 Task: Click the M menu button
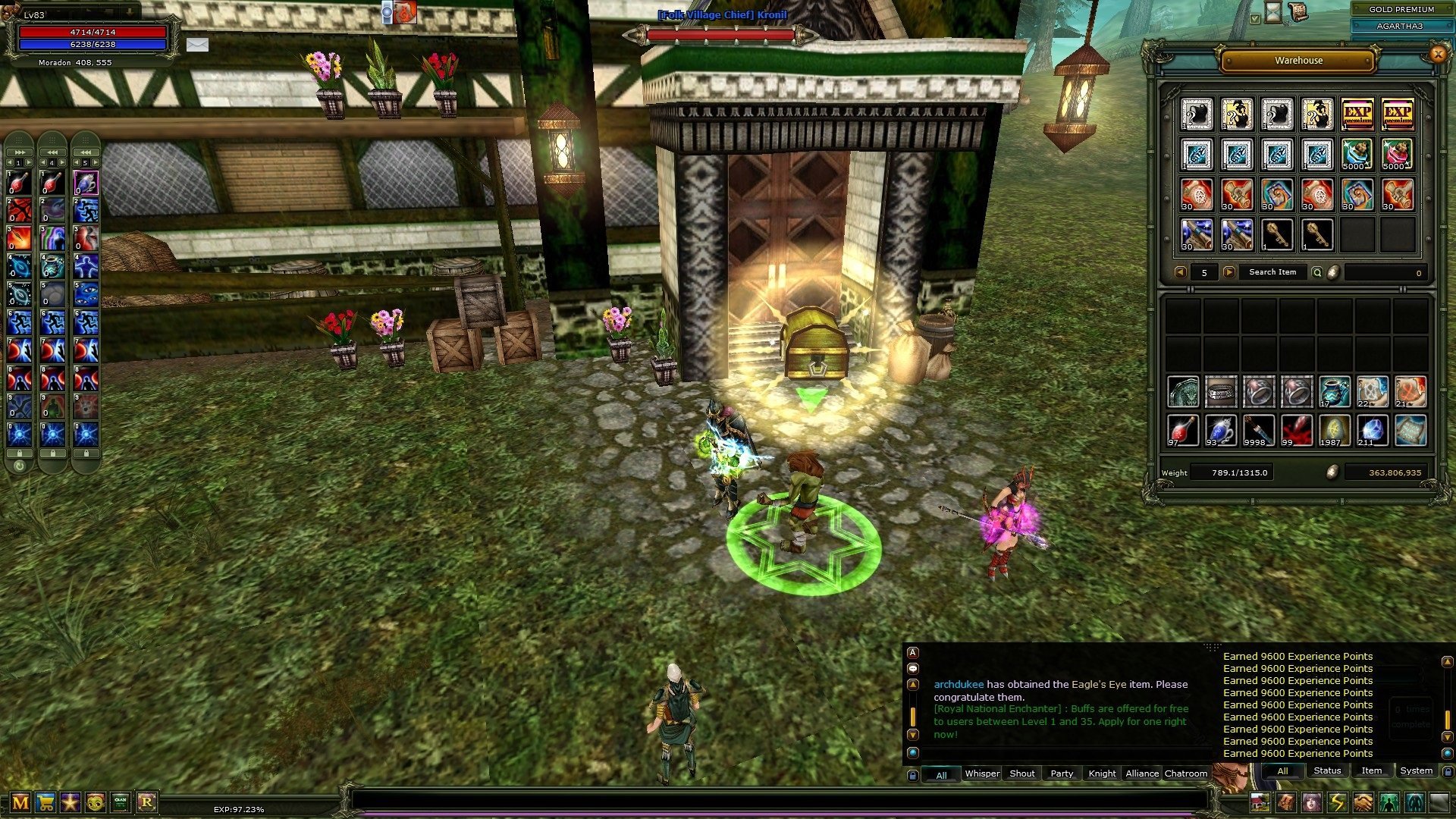coord(20,802)
